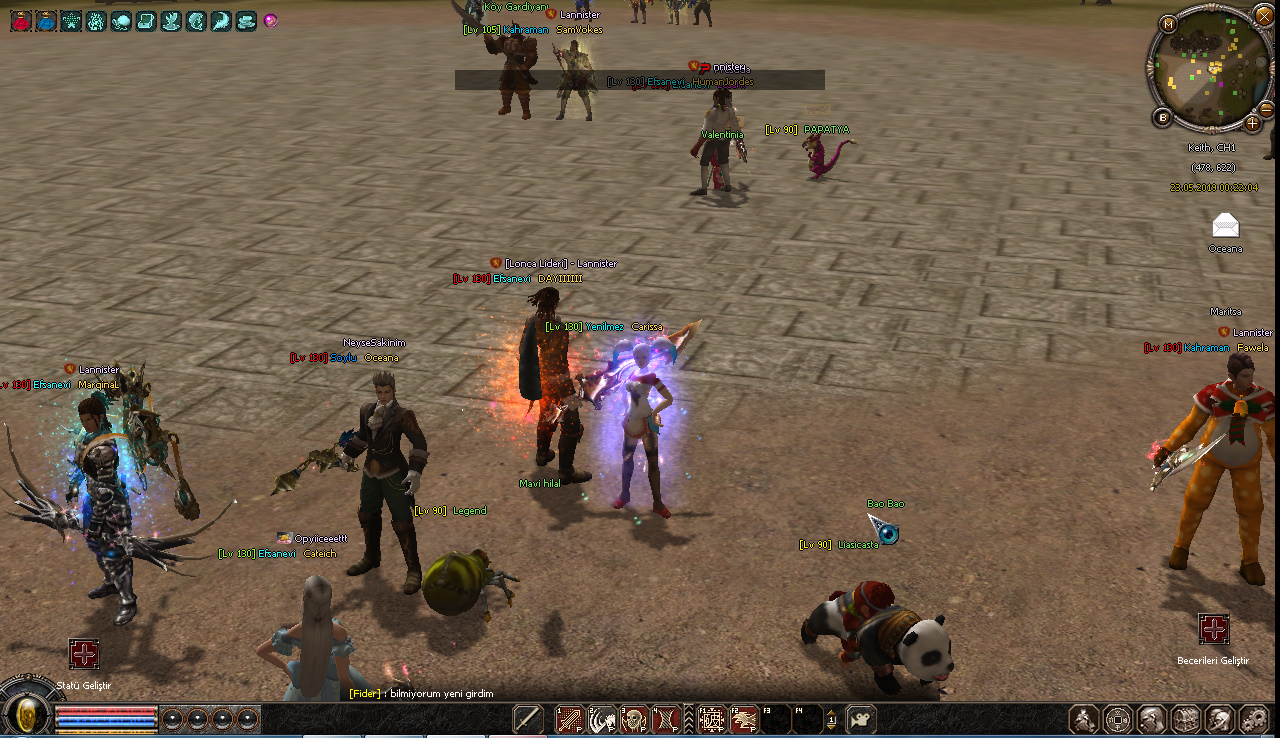
Task: Open the large map with the M button
Action: point(1168,23)
